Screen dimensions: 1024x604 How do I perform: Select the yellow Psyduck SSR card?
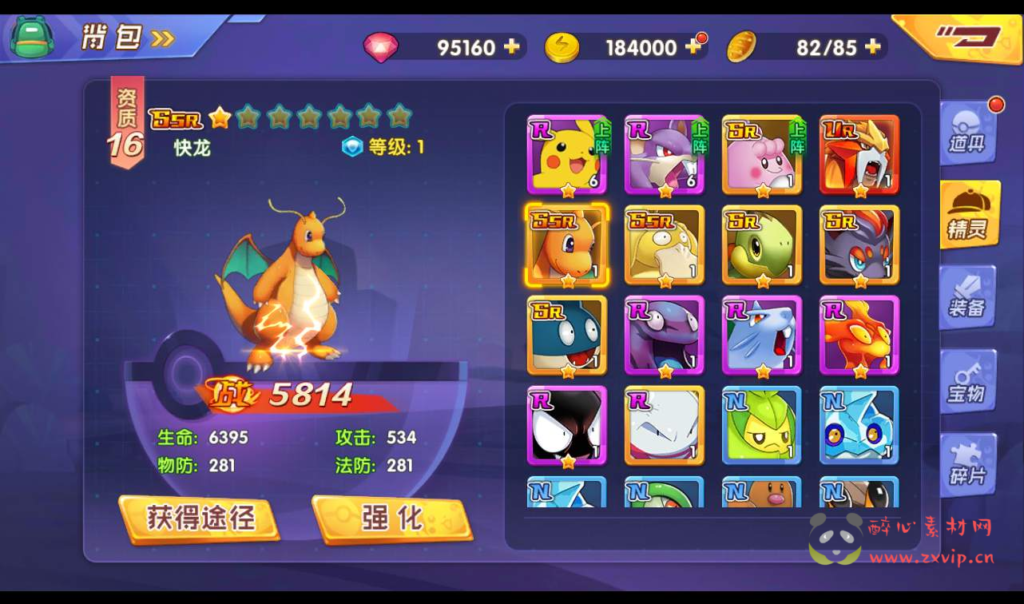click(x=664, y=245)
